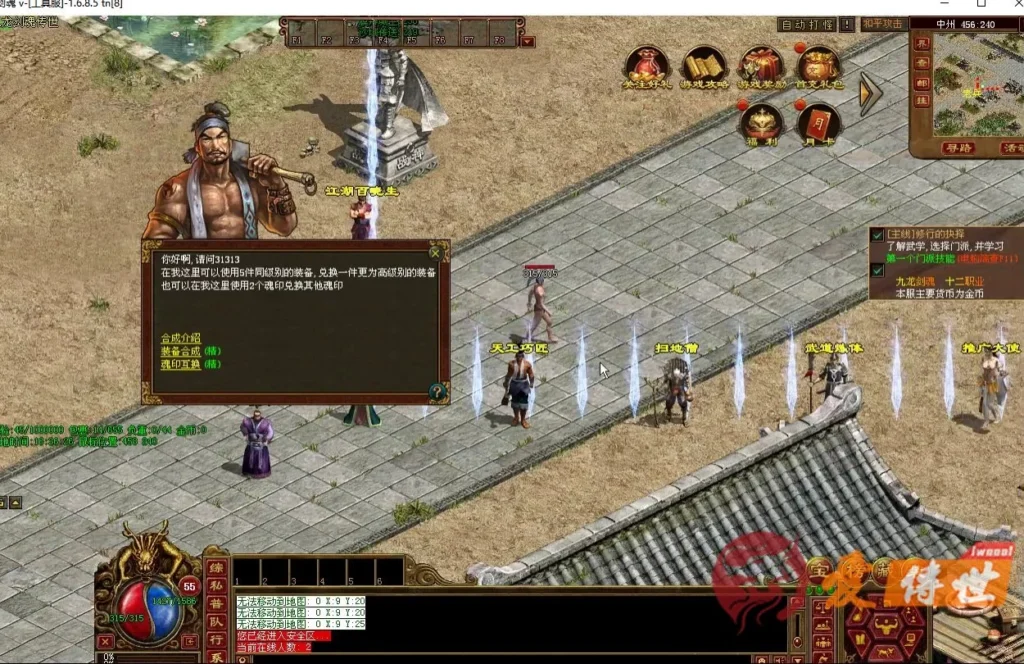Open the 游戏奖励 gift box rewards

point(761,66)
